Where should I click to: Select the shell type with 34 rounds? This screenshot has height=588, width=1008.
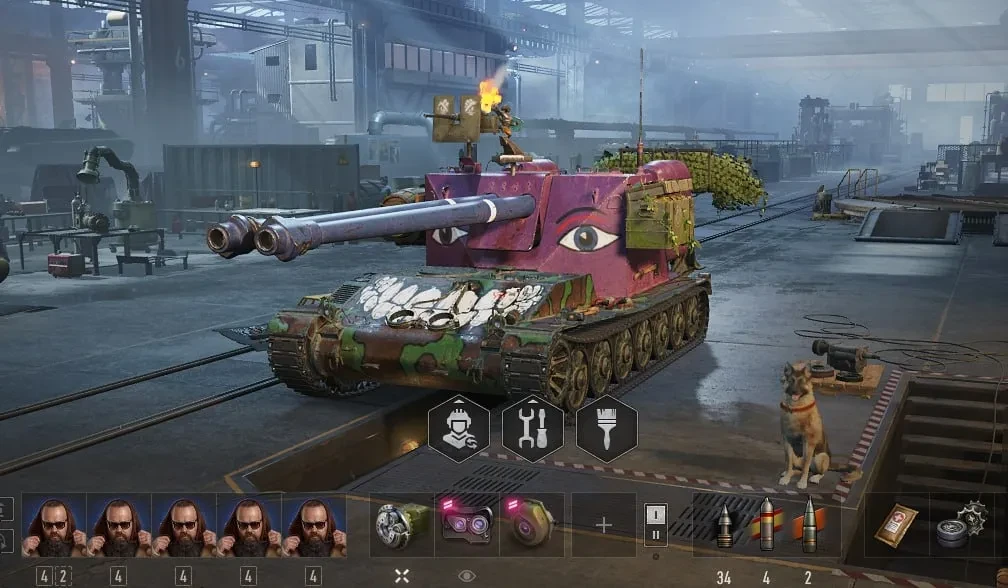(x=724, y=525)
